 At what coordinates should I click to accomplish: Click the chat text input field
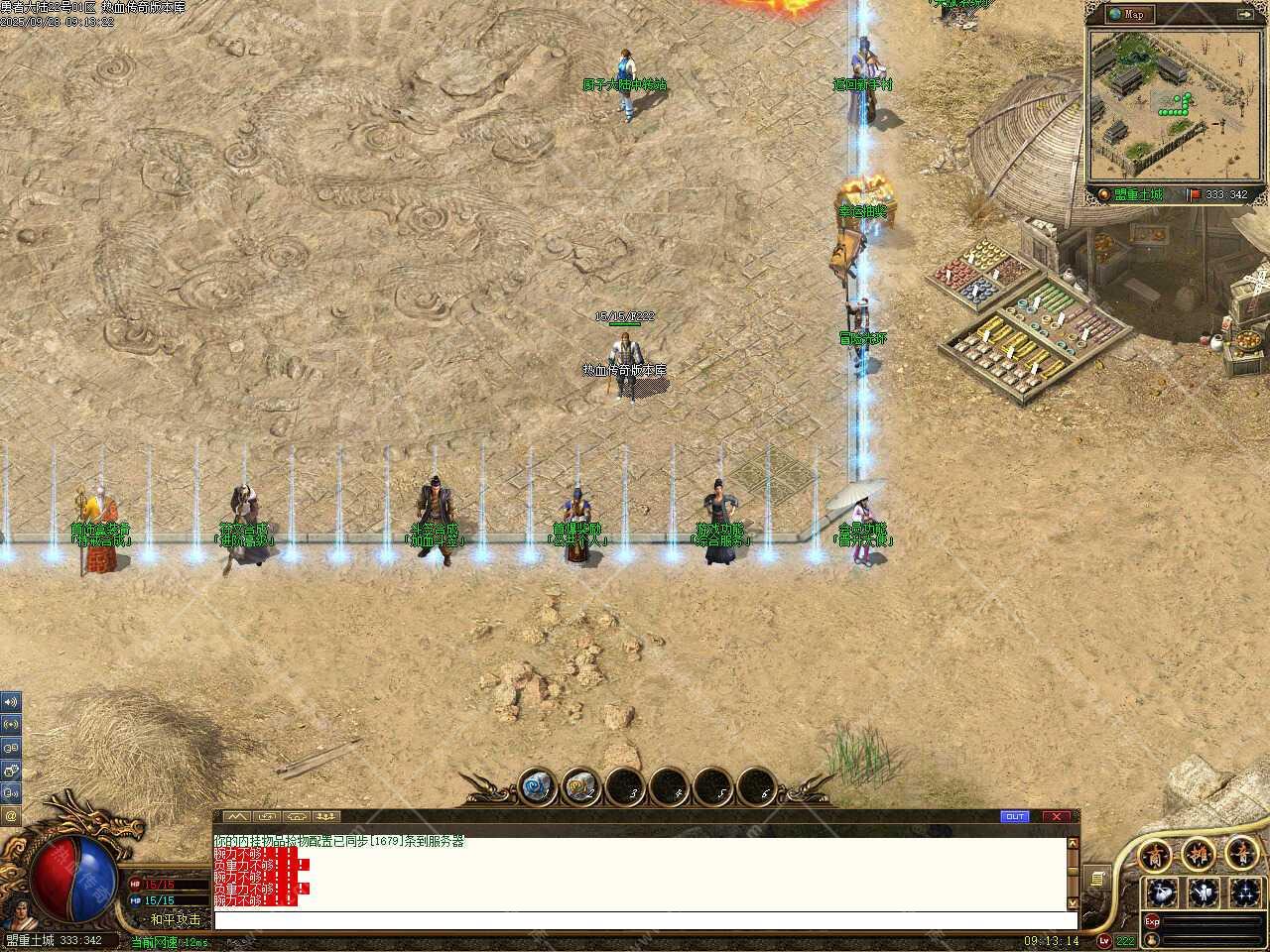640,920
